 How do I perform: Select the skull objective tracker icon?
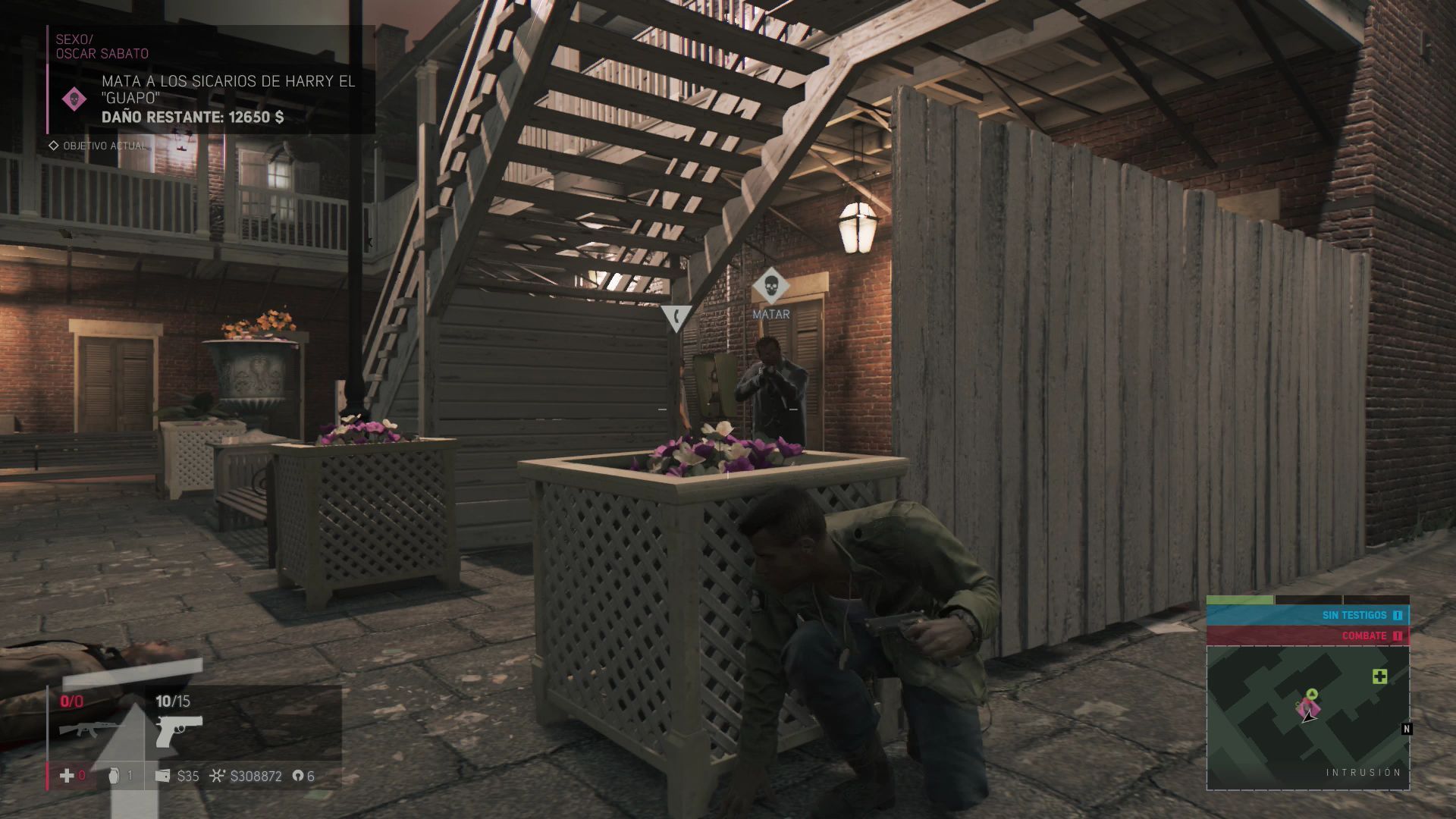74,99
